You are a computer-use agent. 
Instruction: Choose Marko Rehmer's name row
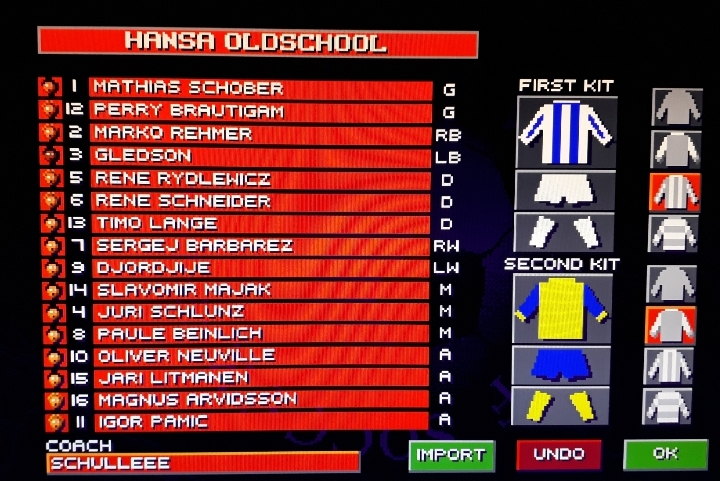tap(260, 133)
